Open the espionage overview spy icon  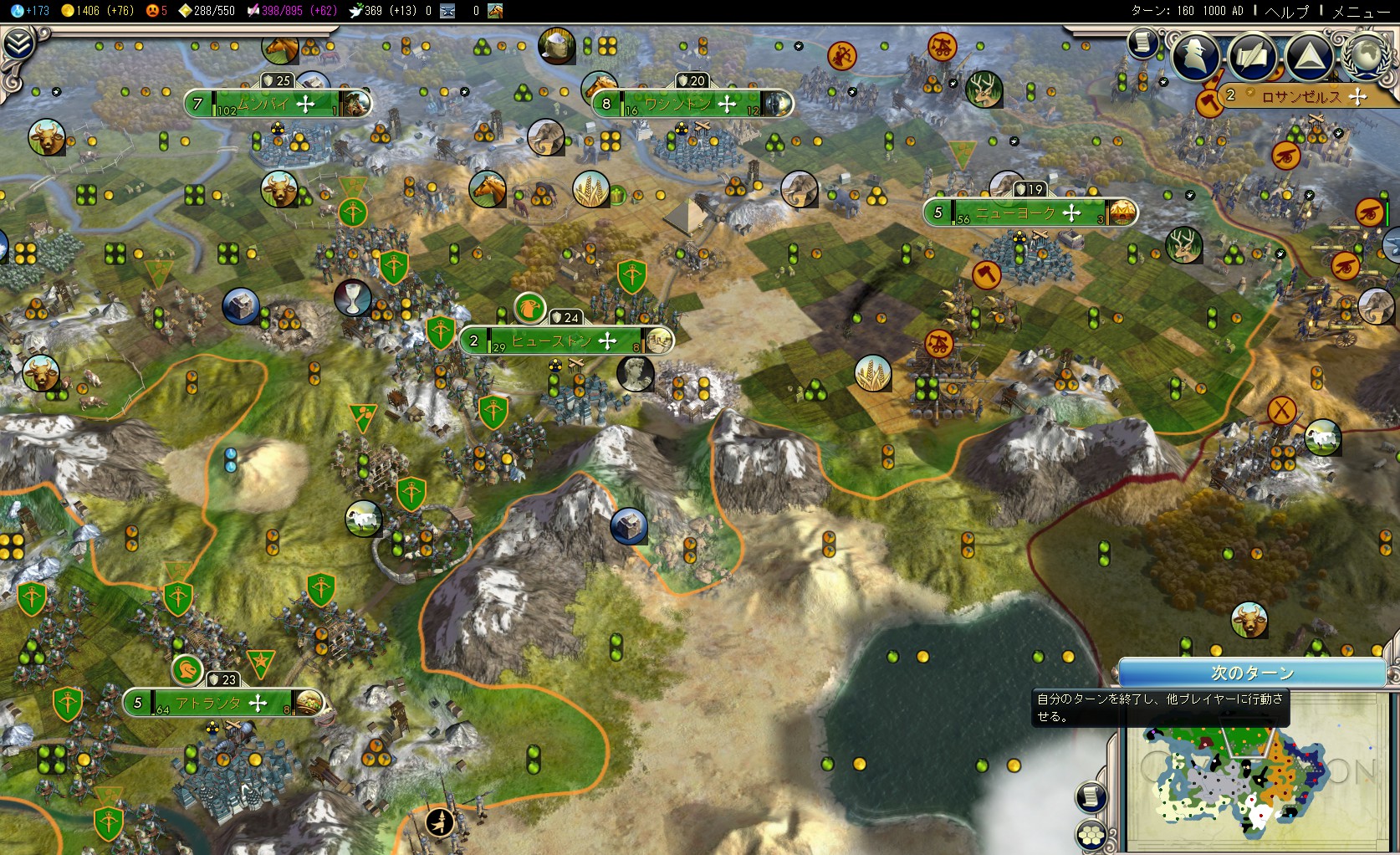(x=1195, y=55)
